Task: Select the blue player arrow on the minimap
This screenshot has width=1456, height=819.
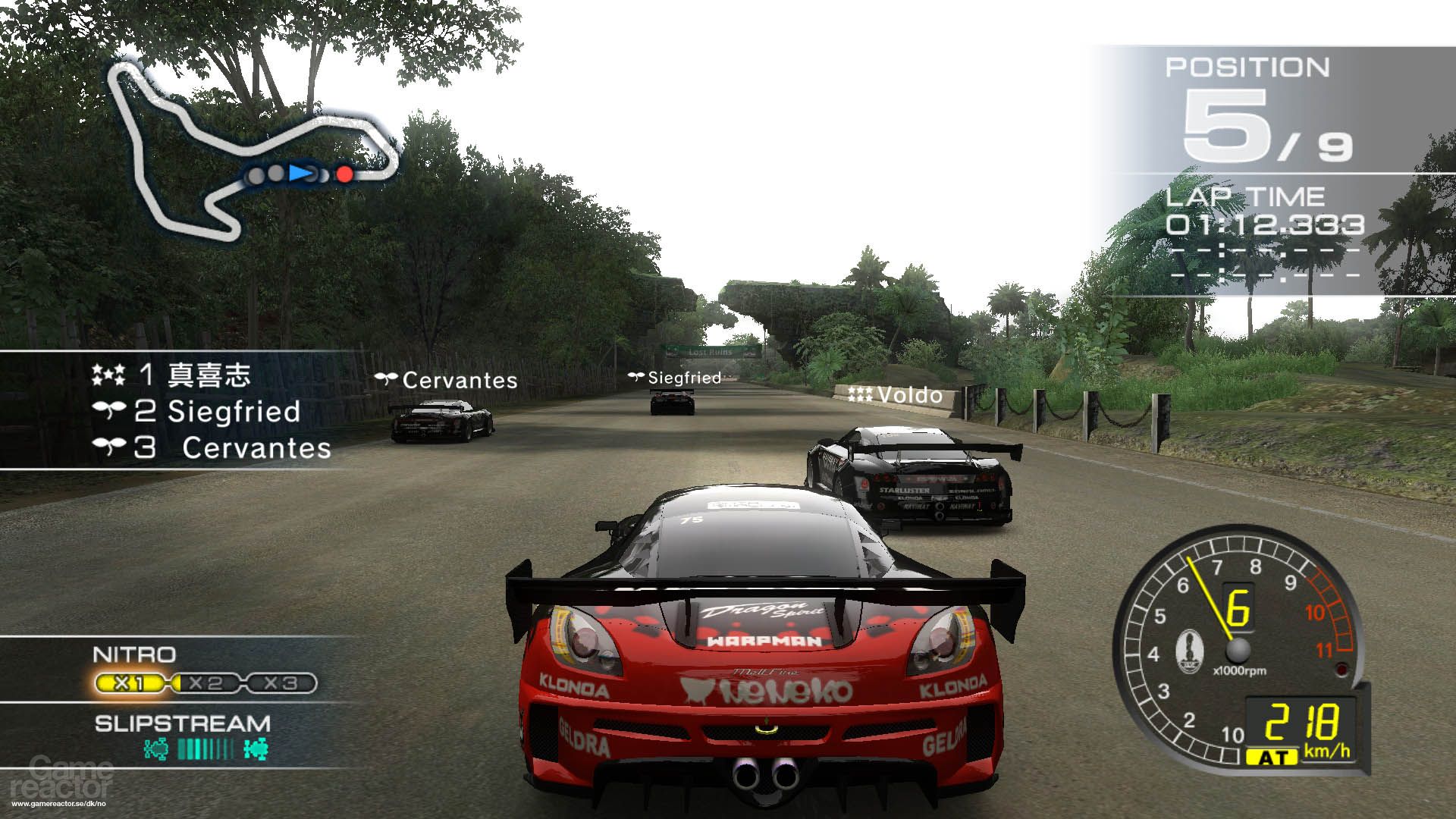Action: [300, 174]
